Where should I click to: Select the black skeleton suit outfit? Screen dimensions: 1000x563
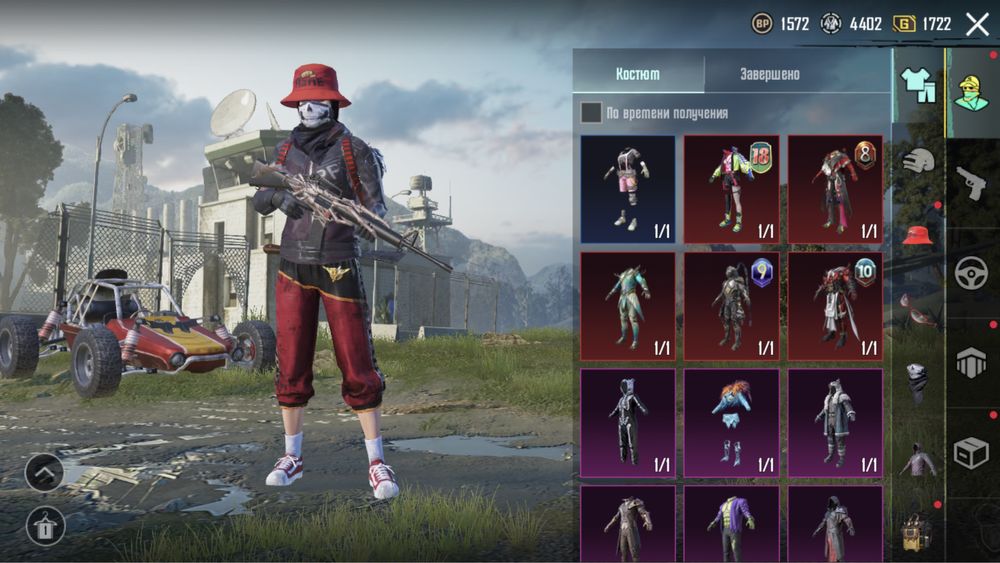pyautogui.click(x=628, y=422)
